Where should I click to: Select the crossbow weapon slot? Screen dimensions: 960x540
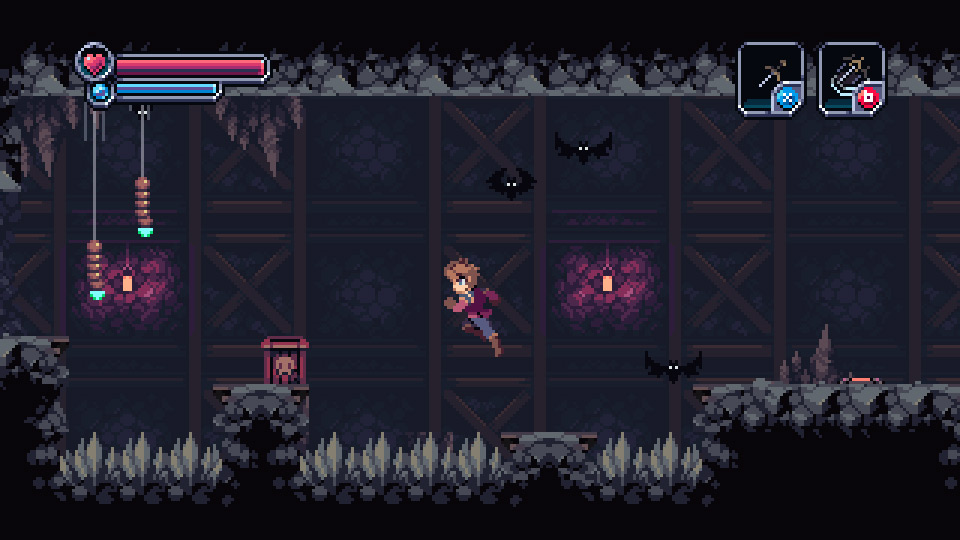[850, 76]
